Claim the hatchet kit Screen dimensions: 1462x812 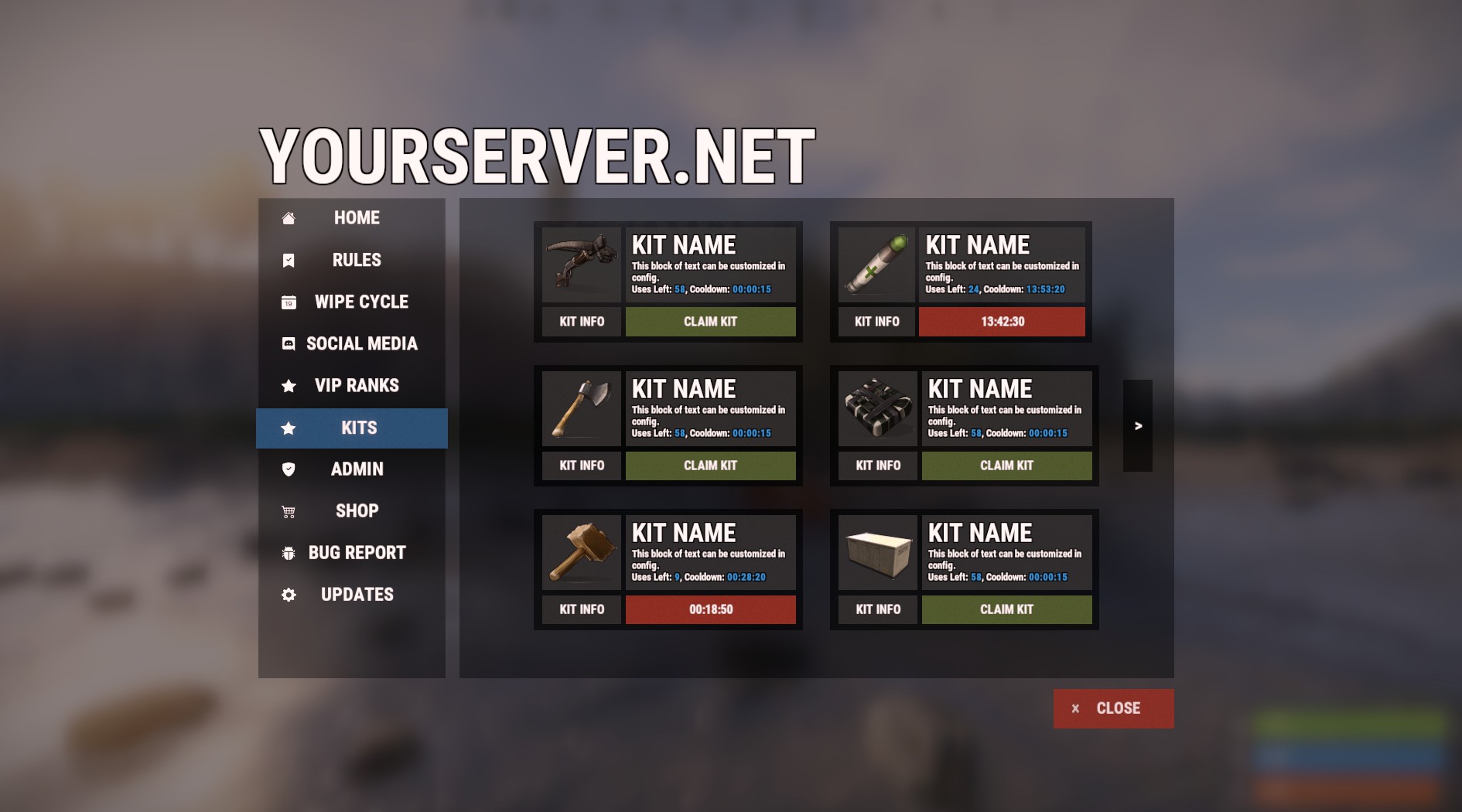[710, 466]
